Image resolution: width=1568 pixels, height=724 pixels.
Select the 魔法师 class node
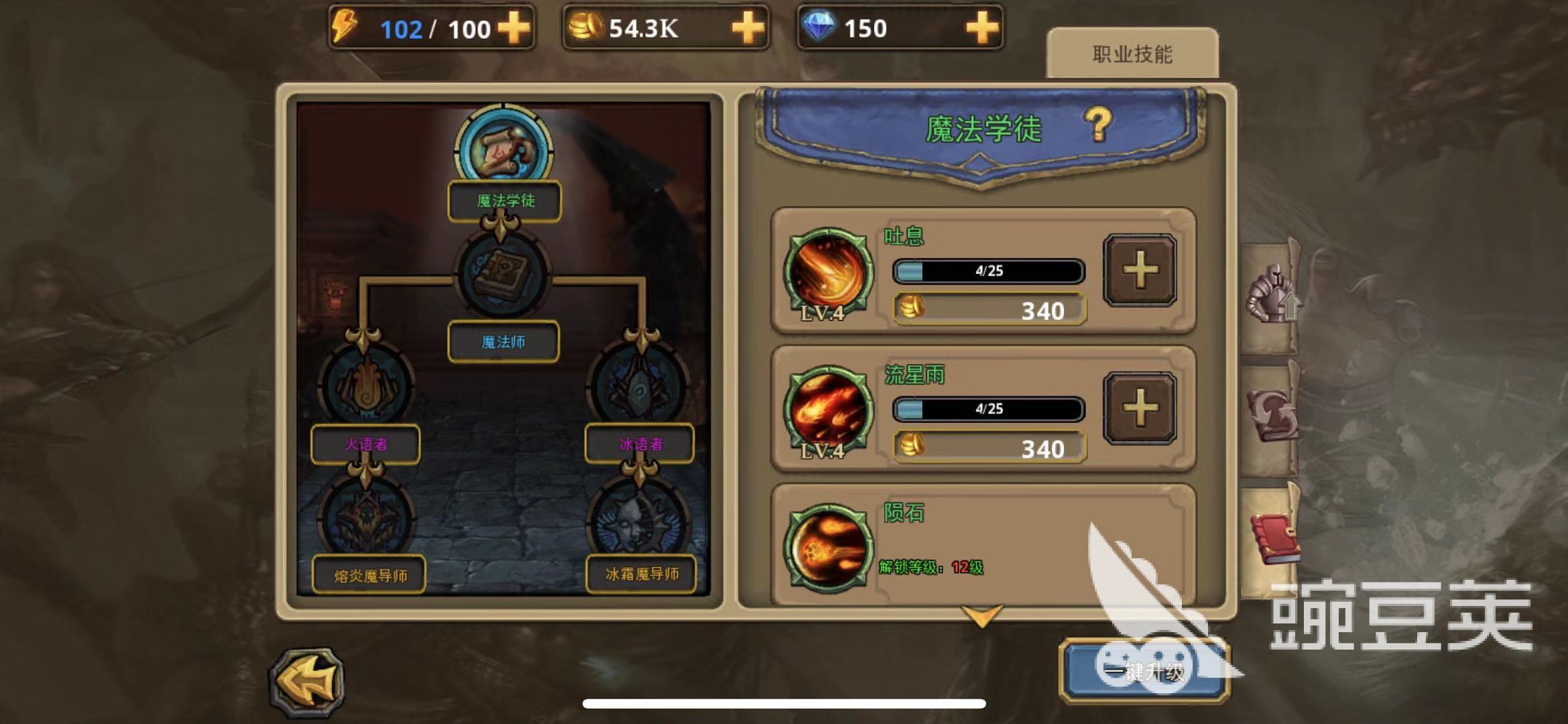[503, 276]
